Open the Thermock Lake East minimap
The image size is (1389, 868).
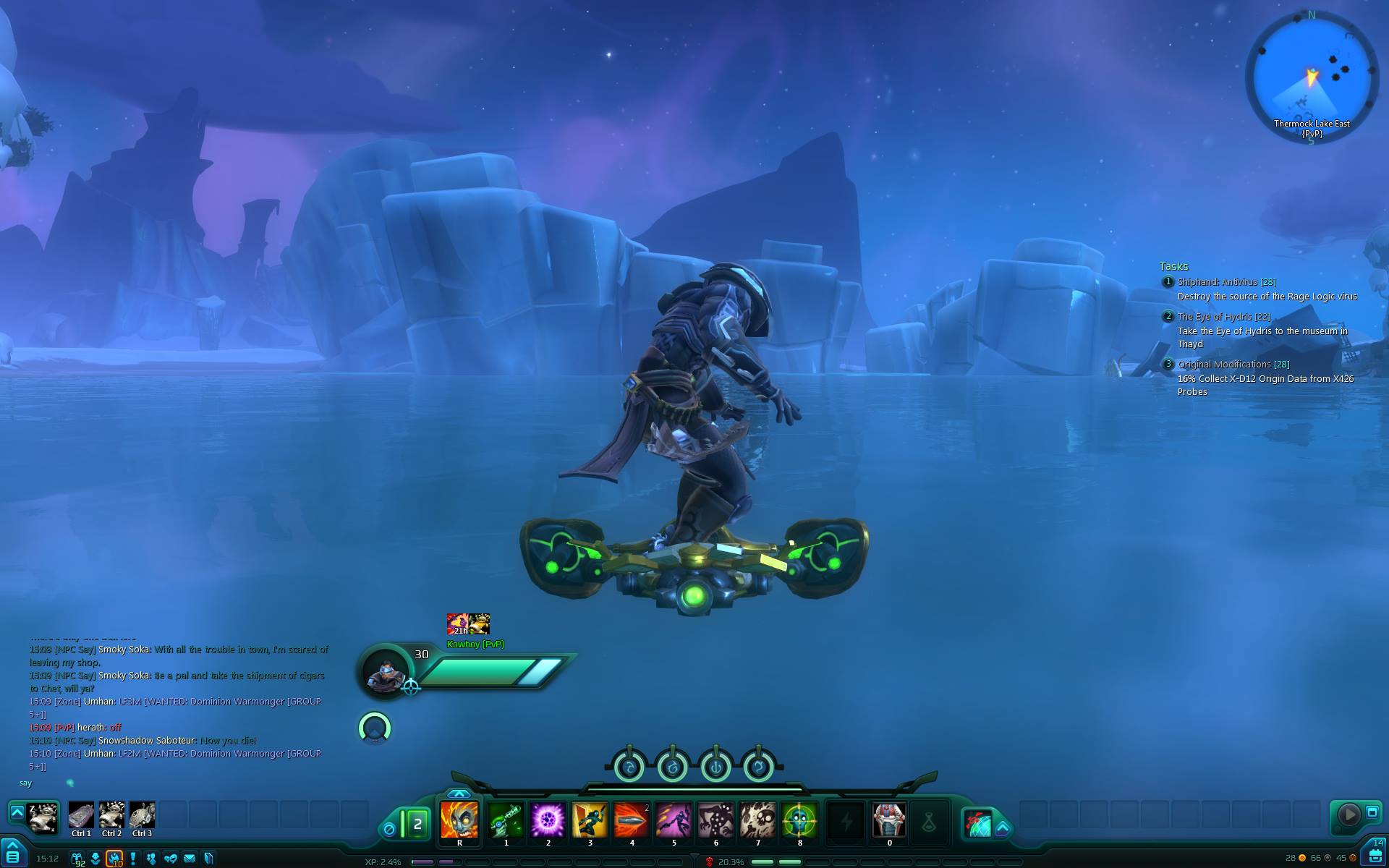pos(1311,75)
